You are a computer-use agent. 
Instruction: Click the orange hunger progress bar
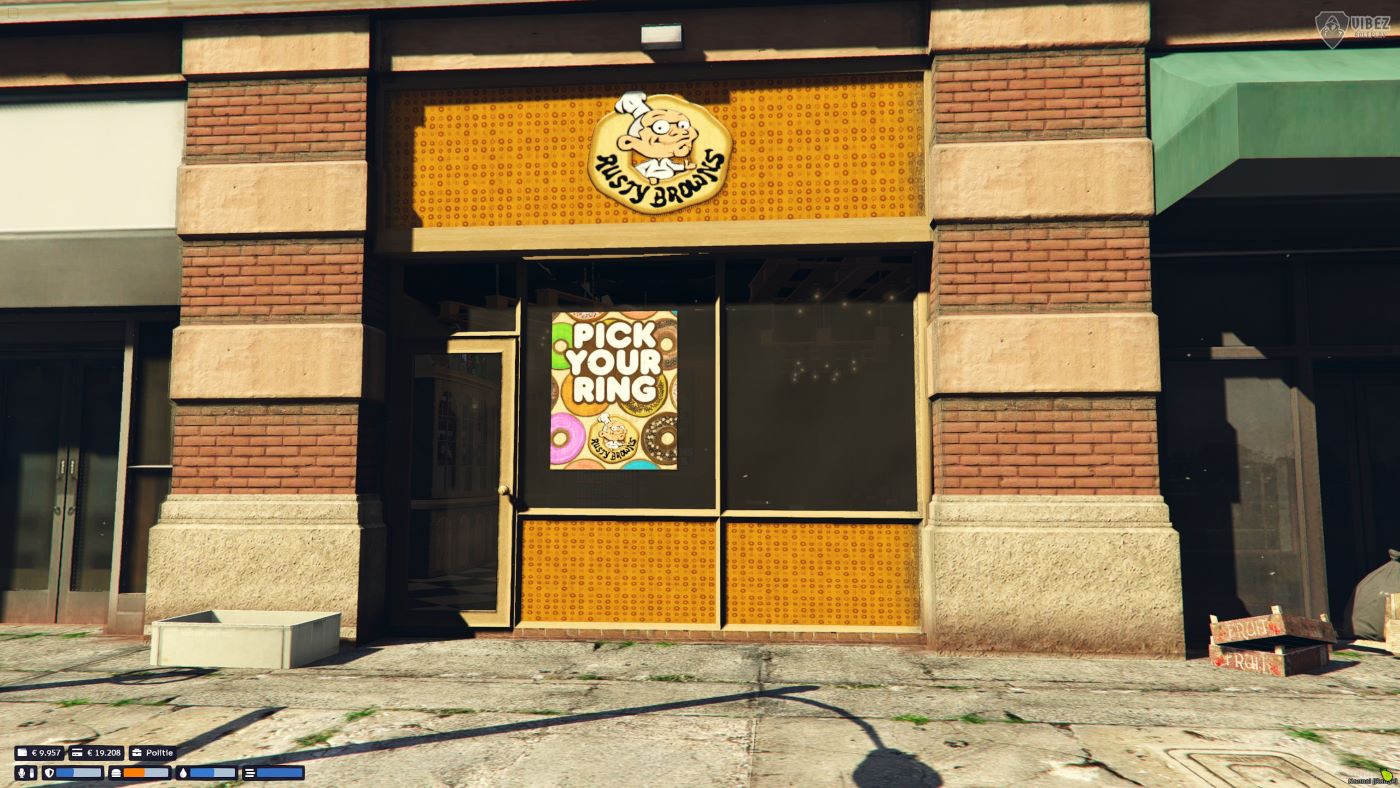[x=134, y=773]
